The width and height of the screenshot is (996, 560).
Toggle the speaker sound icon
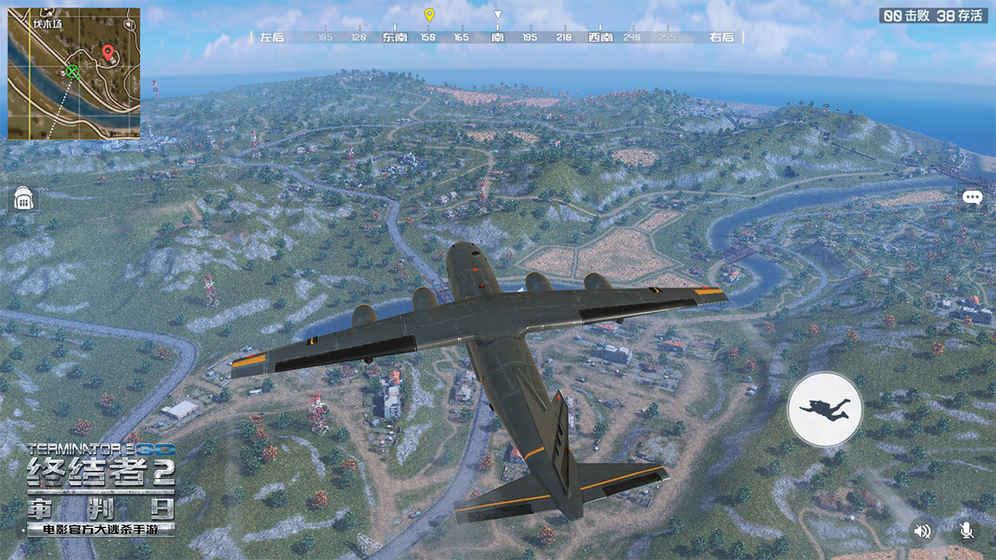point(921,531)
